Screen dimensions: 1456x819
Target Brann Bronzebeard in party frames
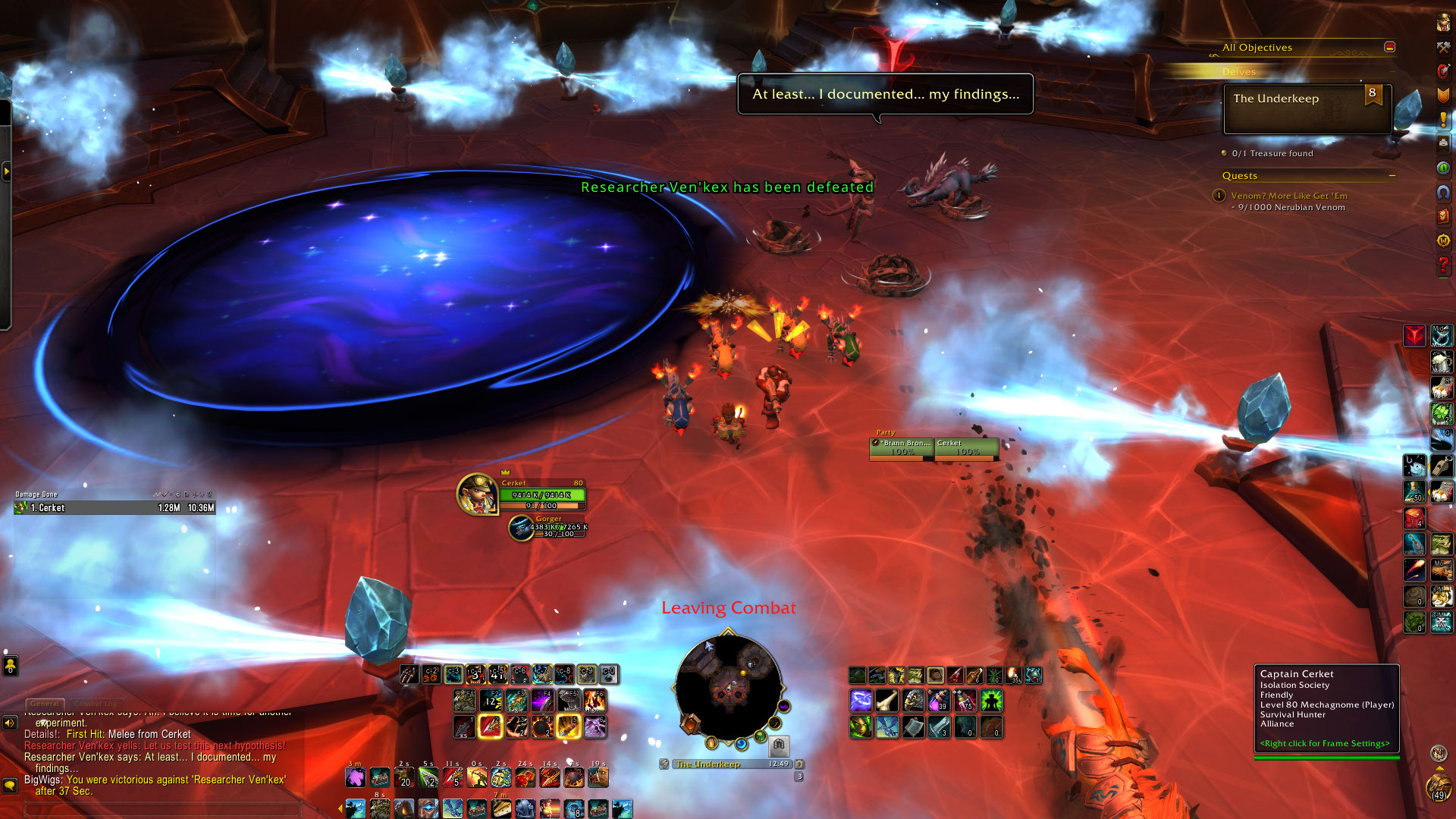coord(902,448)
